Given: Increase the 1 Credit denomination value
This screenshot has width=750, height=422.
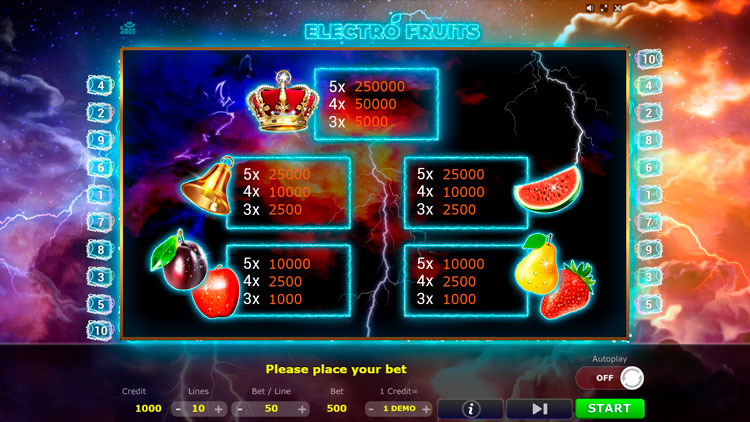Looking at the screenshot, I should tap(426, 409).
